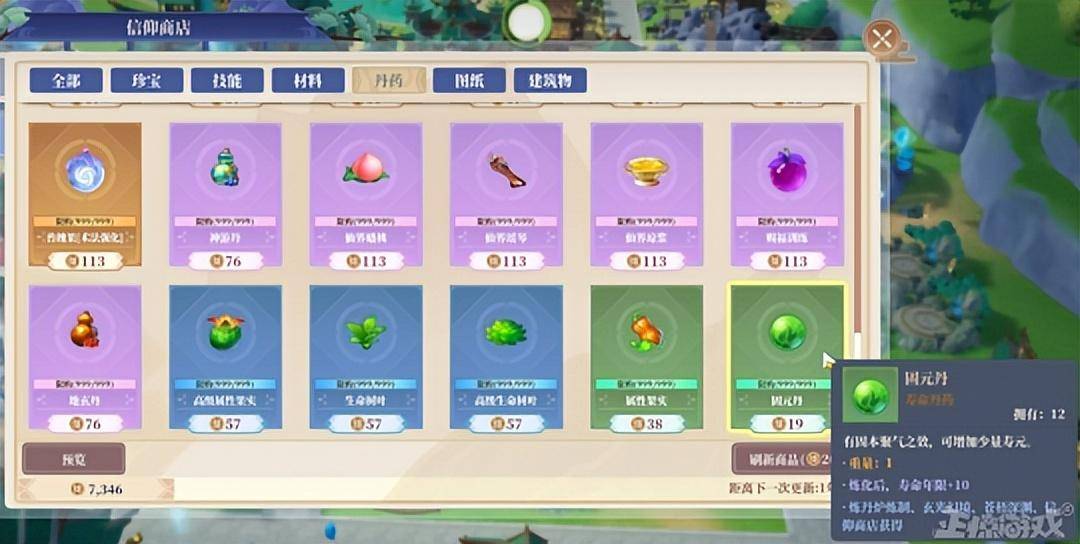The width and height of the screenshot is (1080, 544).
Task: Select the 材料 category tab
Action: [308, 81]
